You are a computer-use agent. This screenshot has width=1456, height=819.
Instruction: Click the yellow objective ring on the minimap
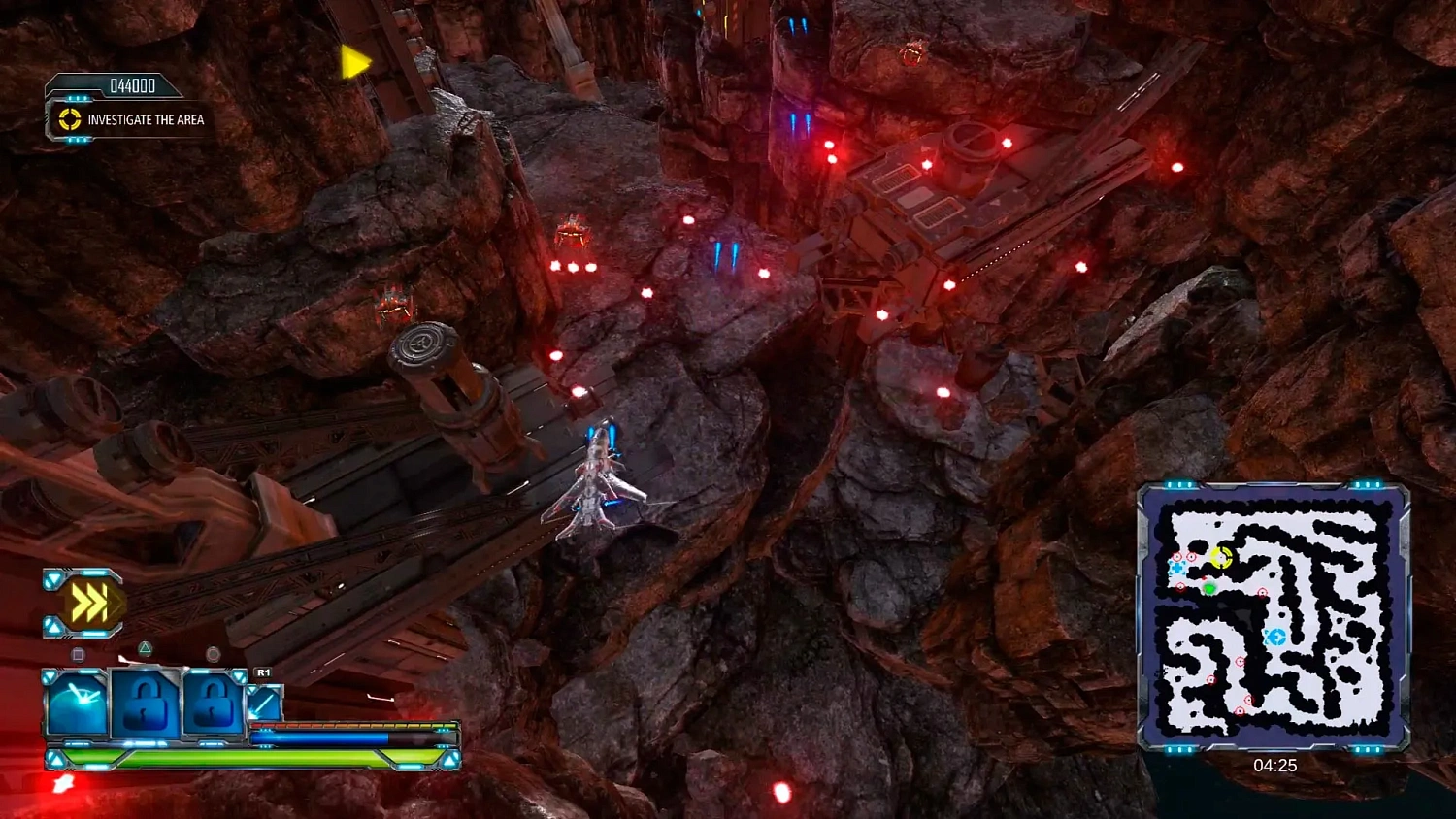[x=1221, y=558]
